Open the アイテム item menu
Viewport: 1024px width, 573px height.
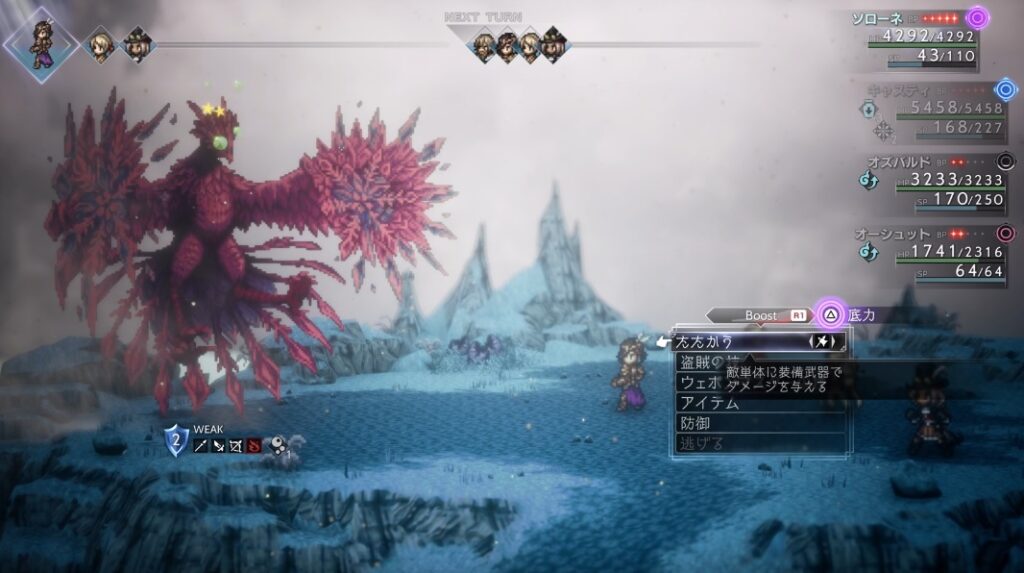point(710,403)
